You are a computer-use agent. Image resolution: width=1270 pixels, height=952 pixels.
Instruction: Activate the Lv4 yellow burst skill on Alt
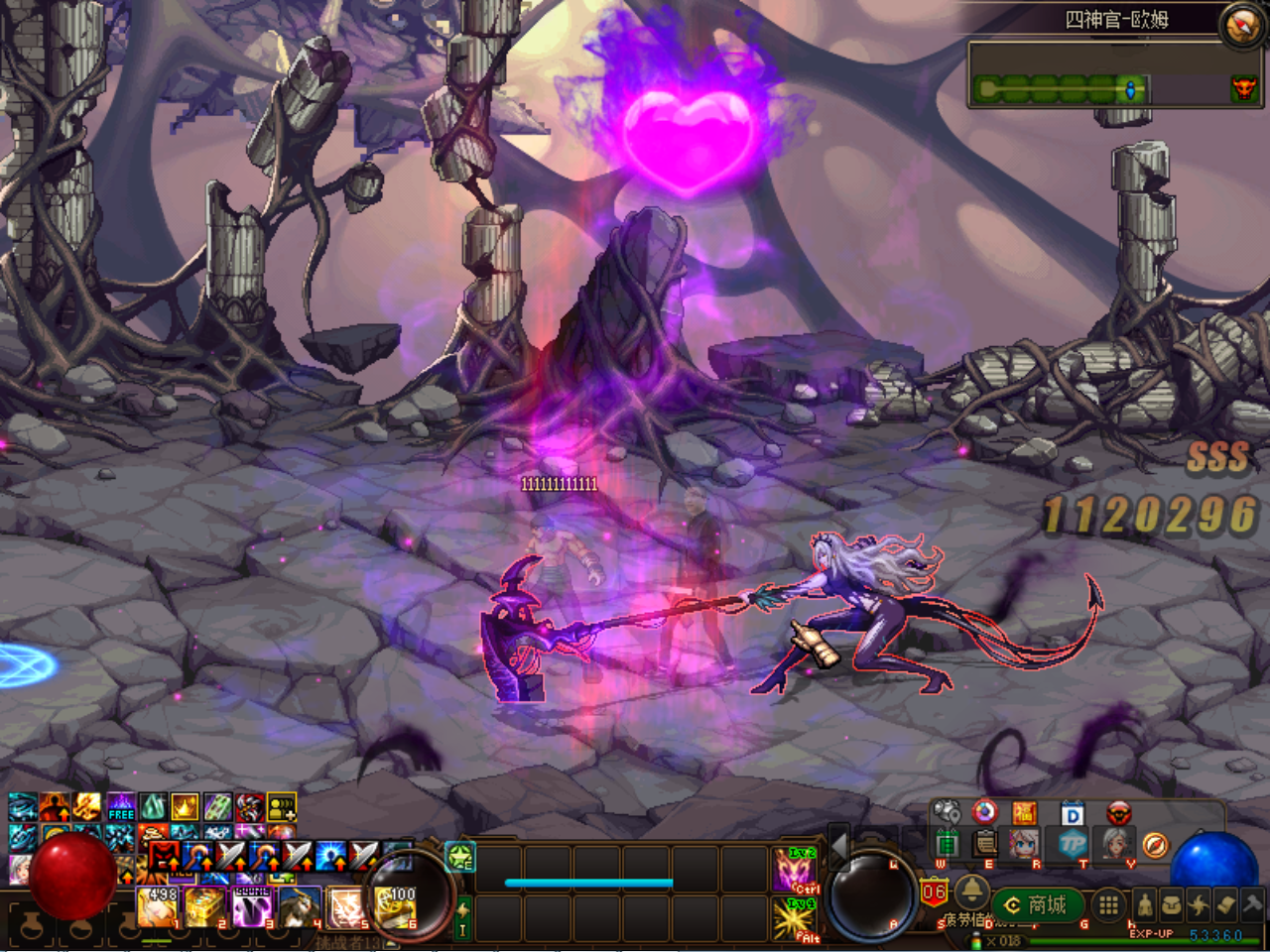point(796,918)
